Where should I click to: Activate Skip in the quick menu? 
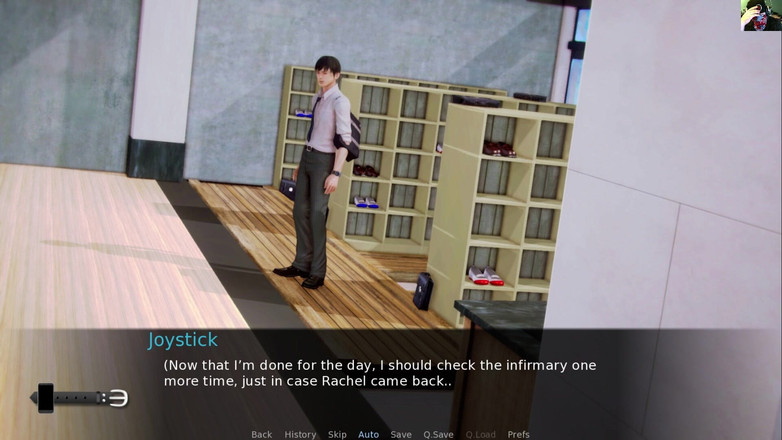(x=337, y=434)
